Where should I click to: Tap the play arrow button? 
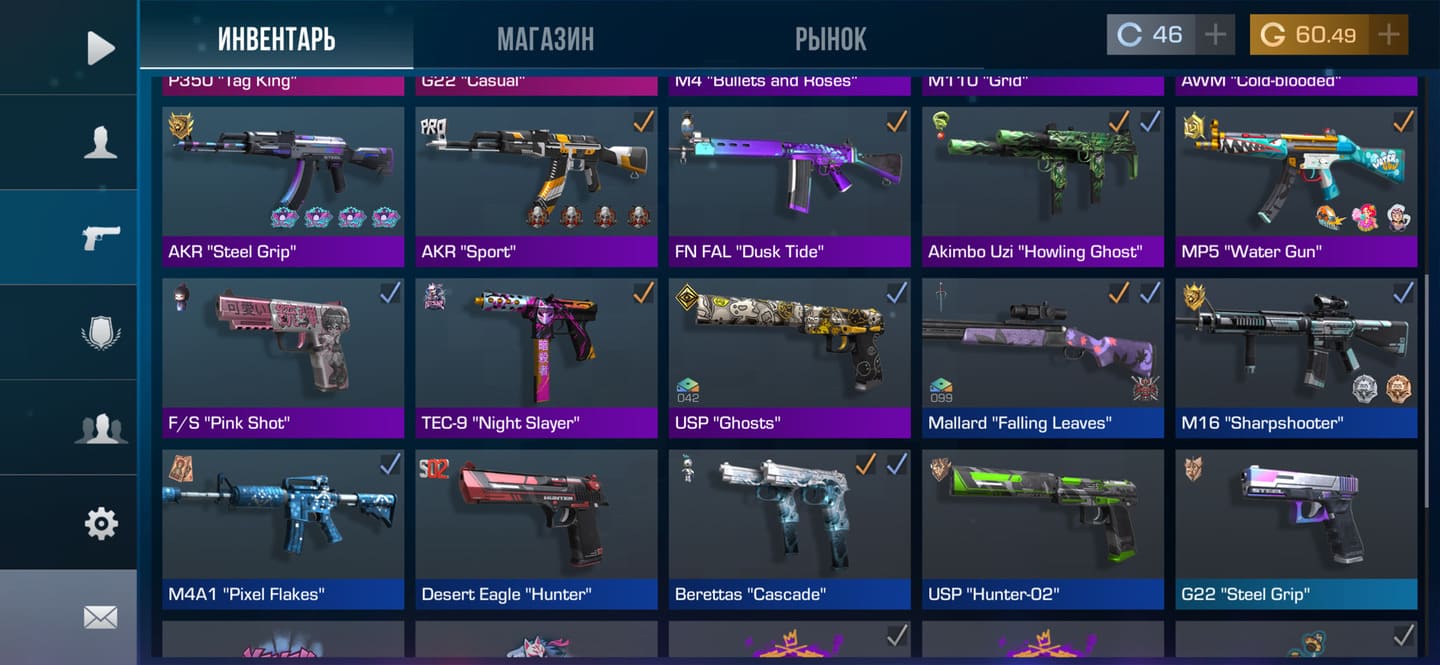100,47
